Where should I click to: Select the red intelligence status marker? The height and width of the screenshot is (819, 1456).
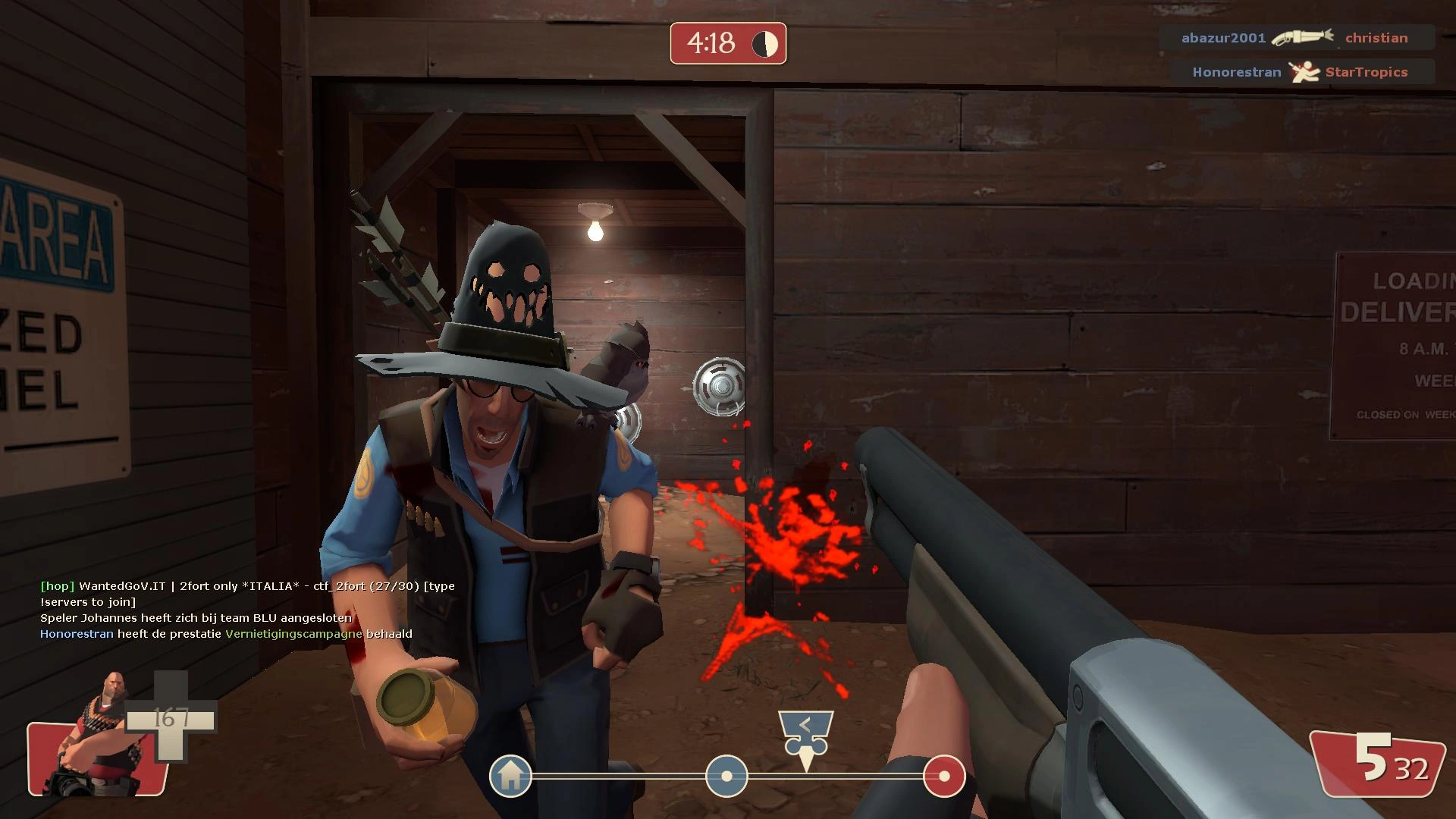click(x=944, y=776)
